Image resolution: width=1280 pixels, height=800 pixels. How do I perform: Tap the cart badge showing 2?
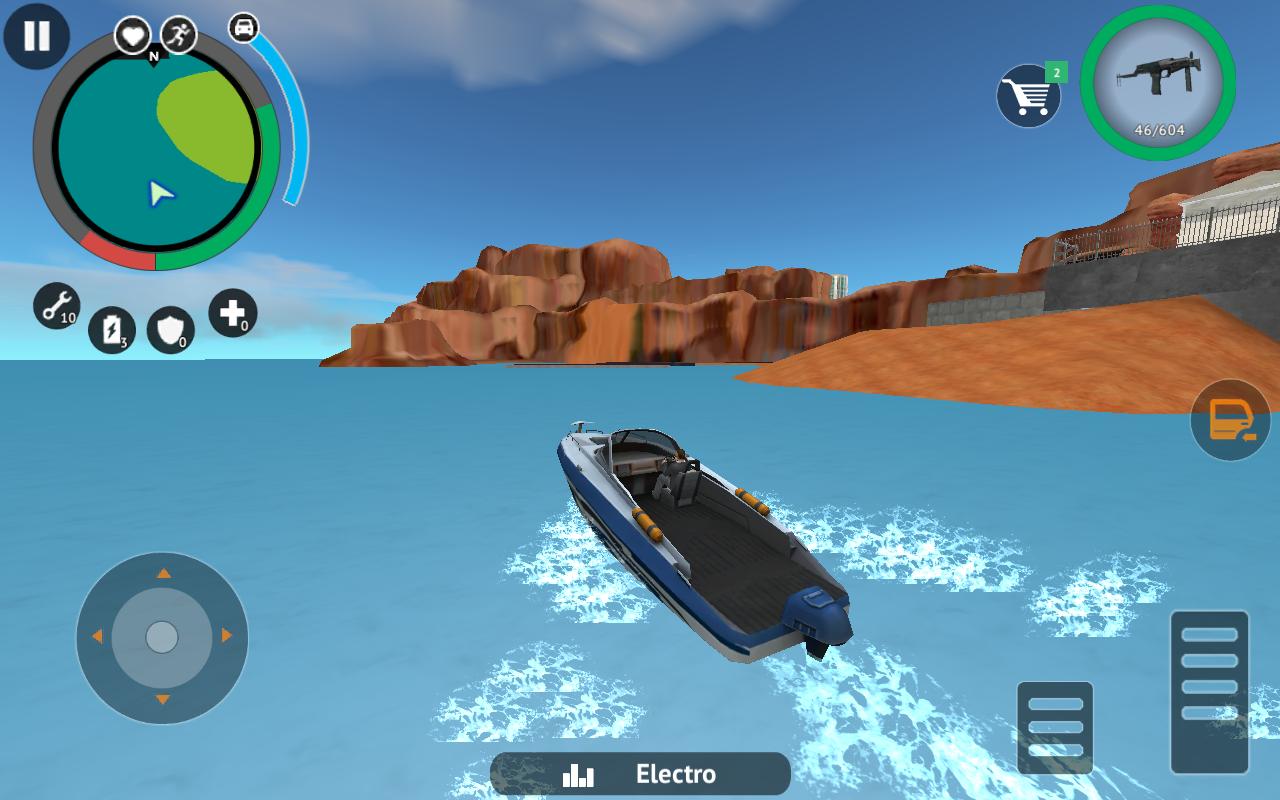coord(1054,72)
